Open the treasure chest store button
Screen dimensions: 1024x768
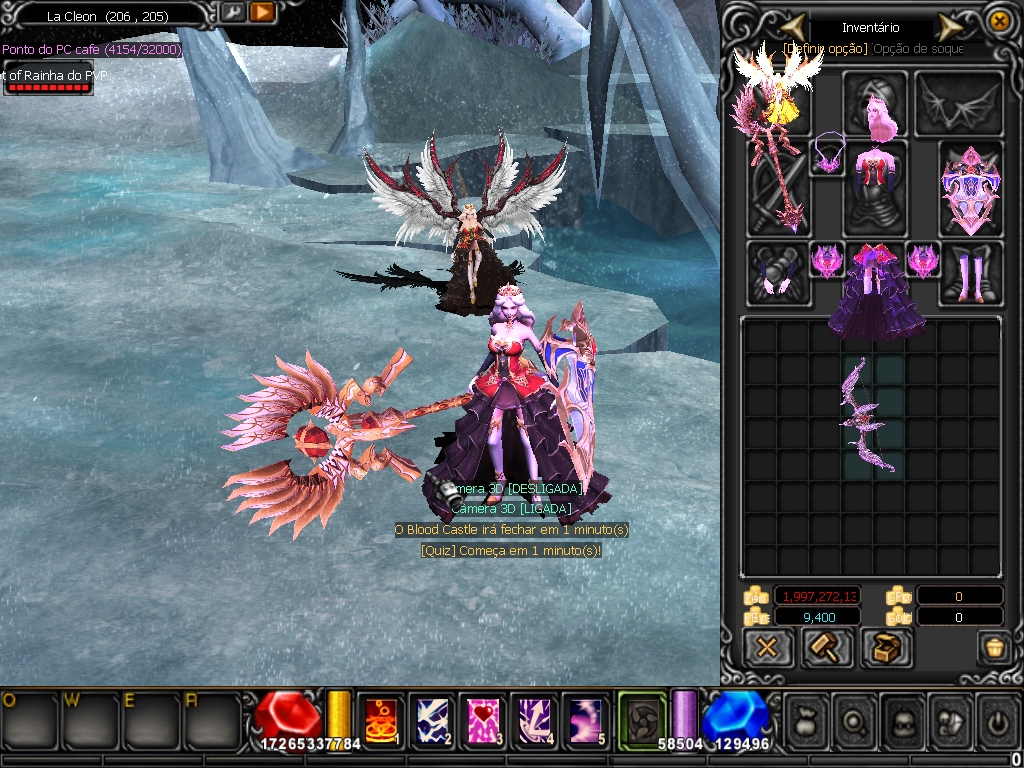pos(886,648)
